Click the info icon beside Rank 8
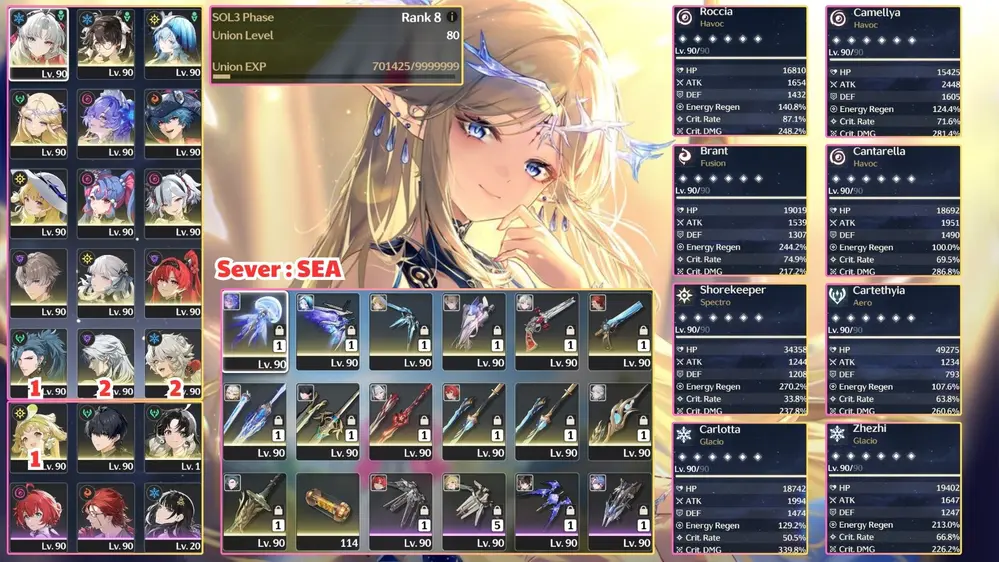The width and height of the screenshot is (999, 562). point(453,17)
